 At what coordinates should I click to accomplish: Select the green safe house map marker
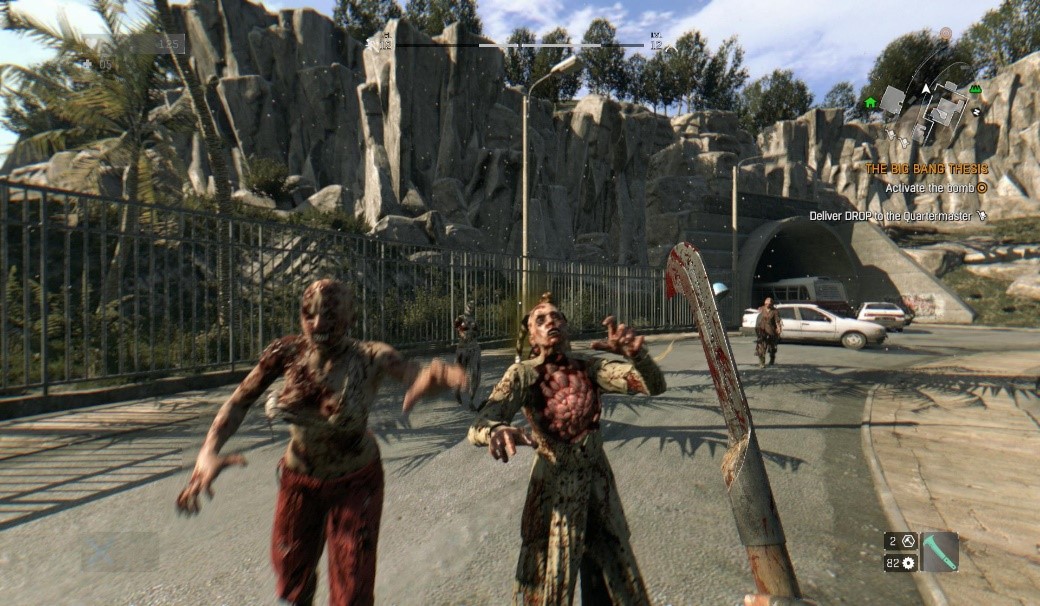(x=870, y=102)
